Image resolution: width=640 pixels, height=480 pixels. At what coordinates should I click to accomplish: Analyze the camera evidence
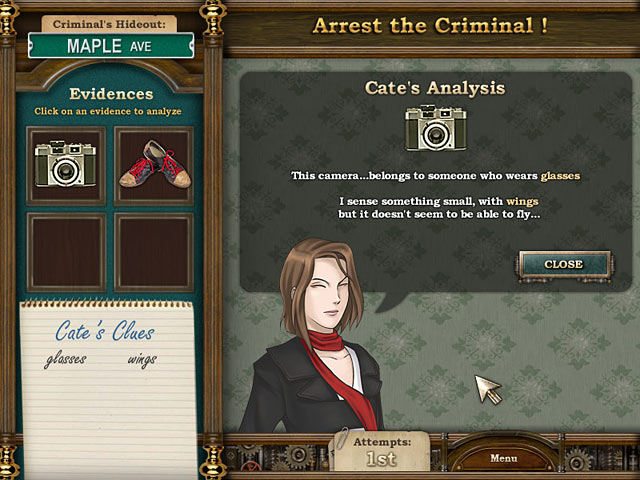click(x=65, y=165)
